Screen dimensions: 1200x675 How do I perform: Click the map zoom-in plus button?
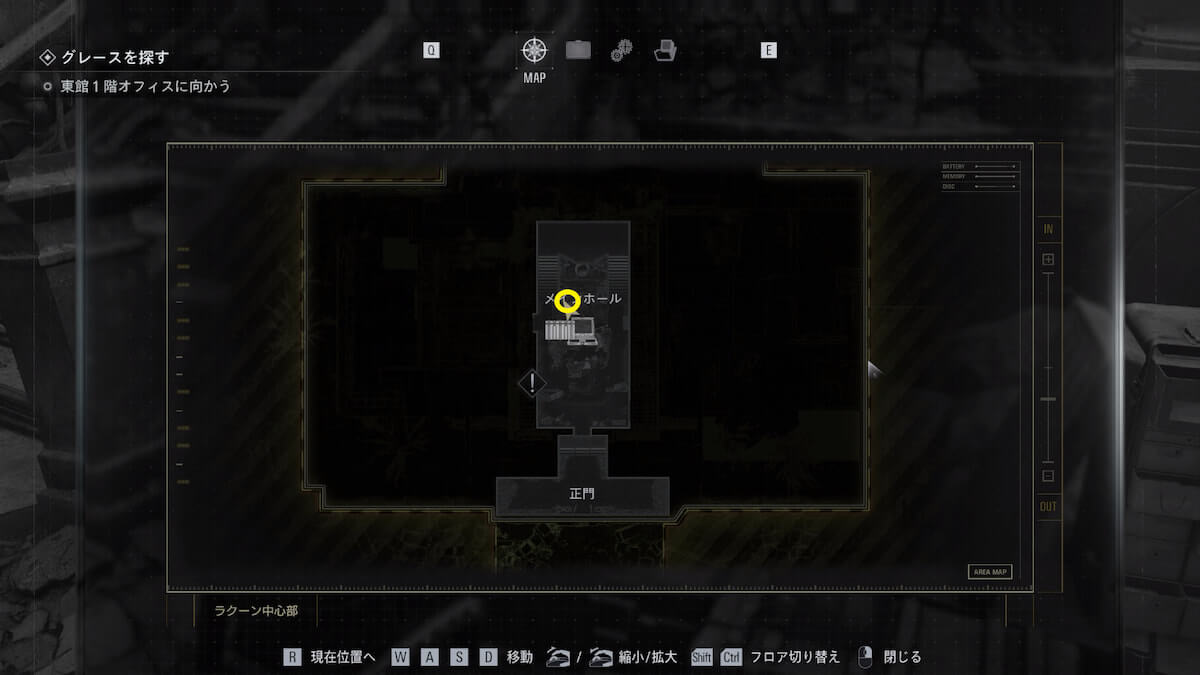pyautogui.click(x=1048, y=260)
